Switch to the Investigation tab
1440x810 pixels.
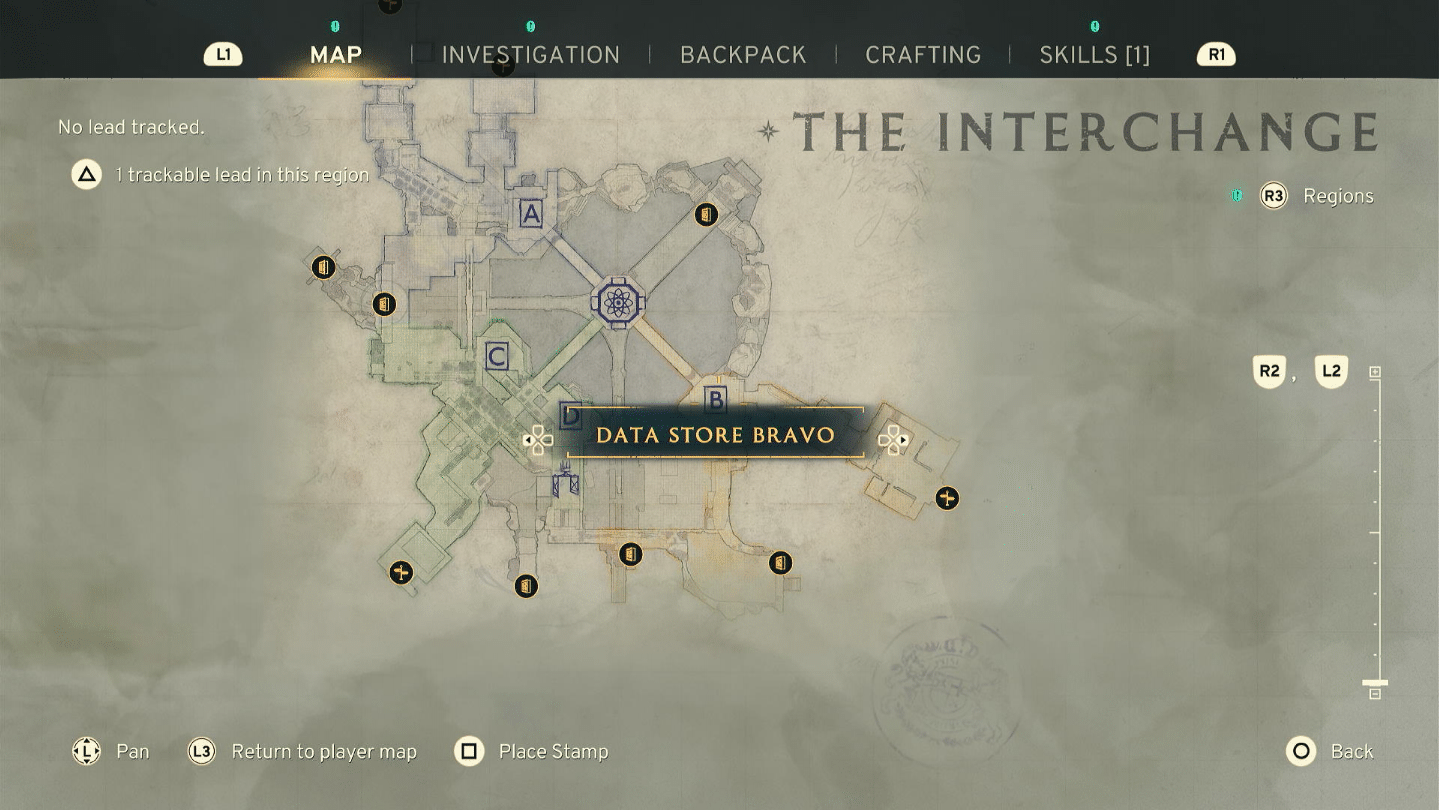point(530,55)
